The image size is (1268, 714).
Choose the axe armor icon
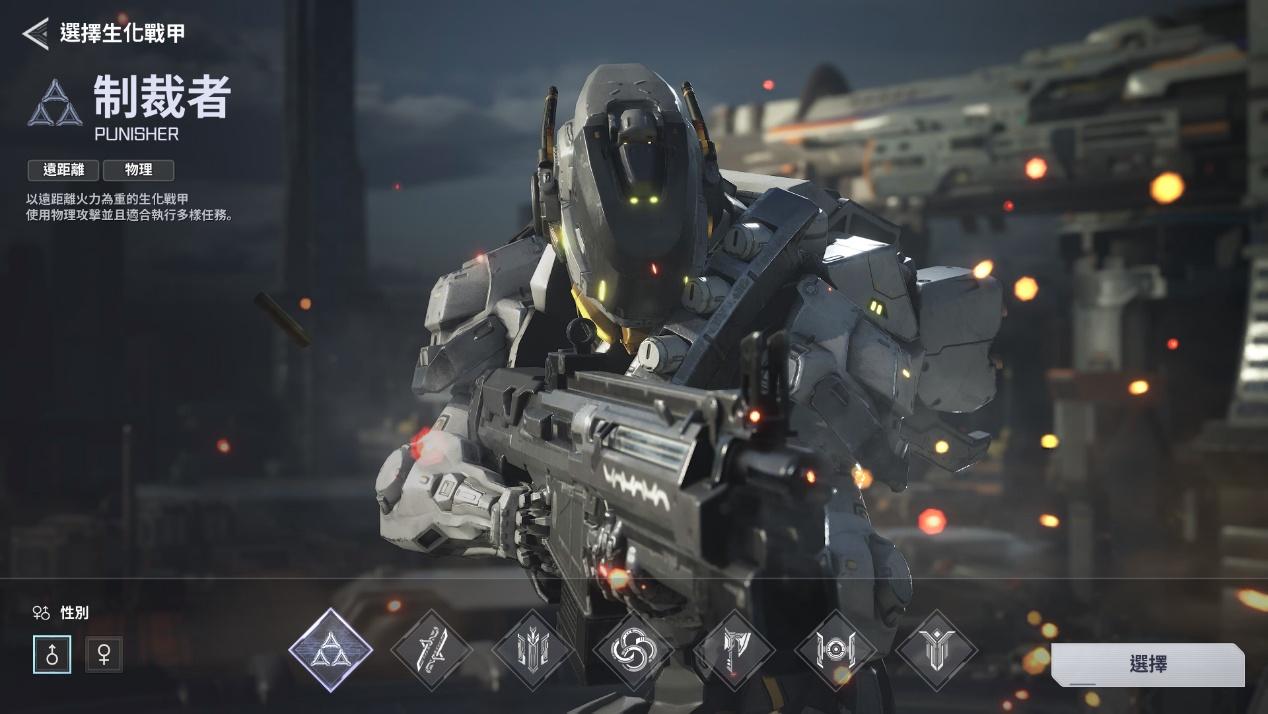(x=734, y=651)
